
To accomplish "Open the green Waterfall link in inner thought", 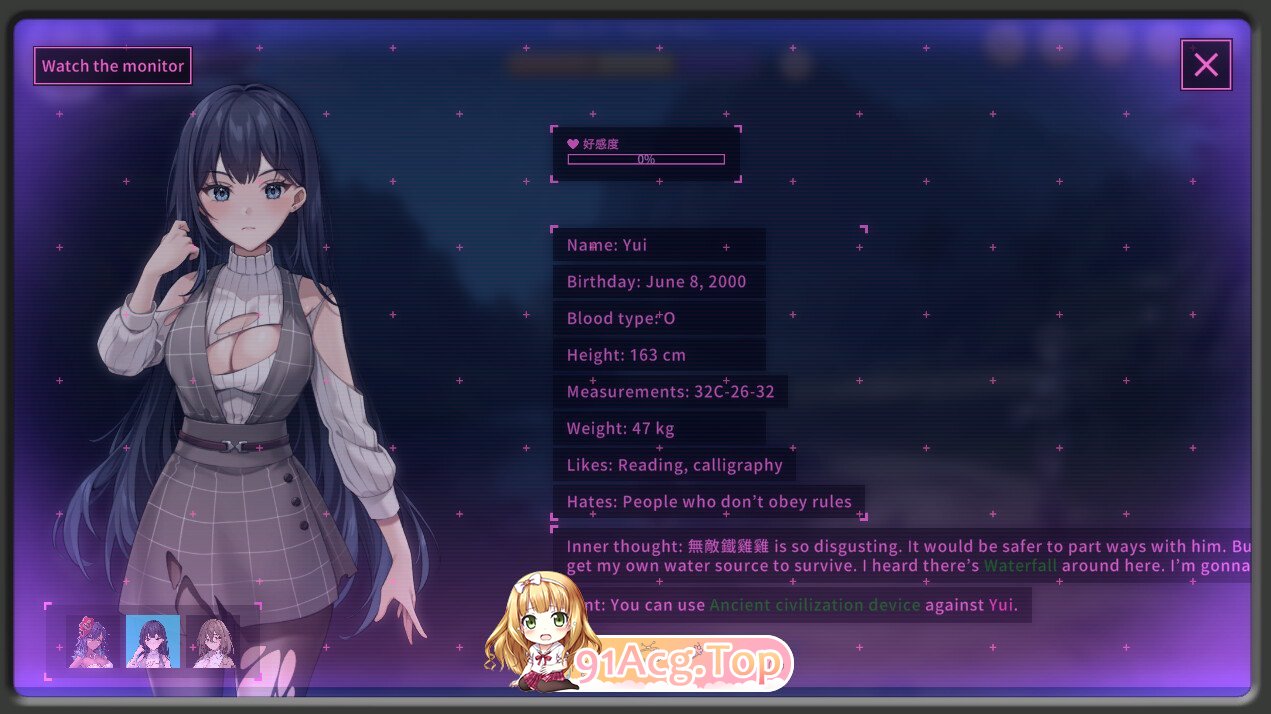I will (x=1020, y=566).
